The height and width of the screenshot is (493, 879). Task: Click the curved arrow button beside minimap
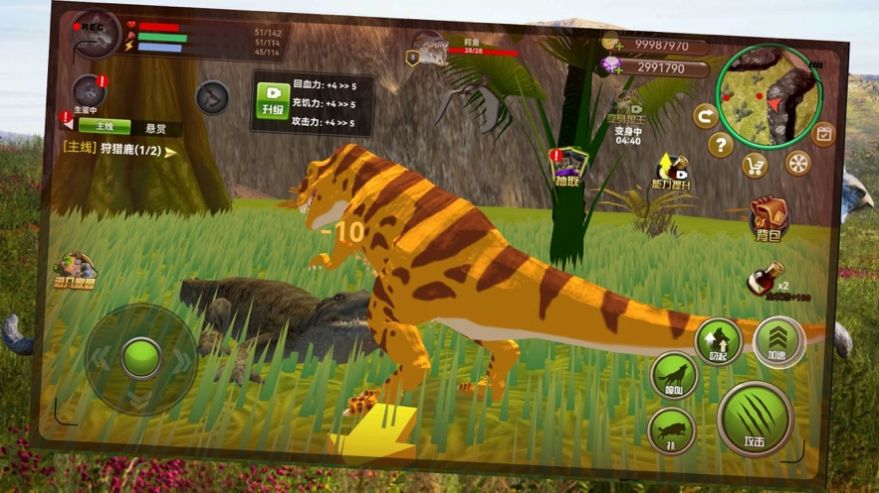pos(705,116)
